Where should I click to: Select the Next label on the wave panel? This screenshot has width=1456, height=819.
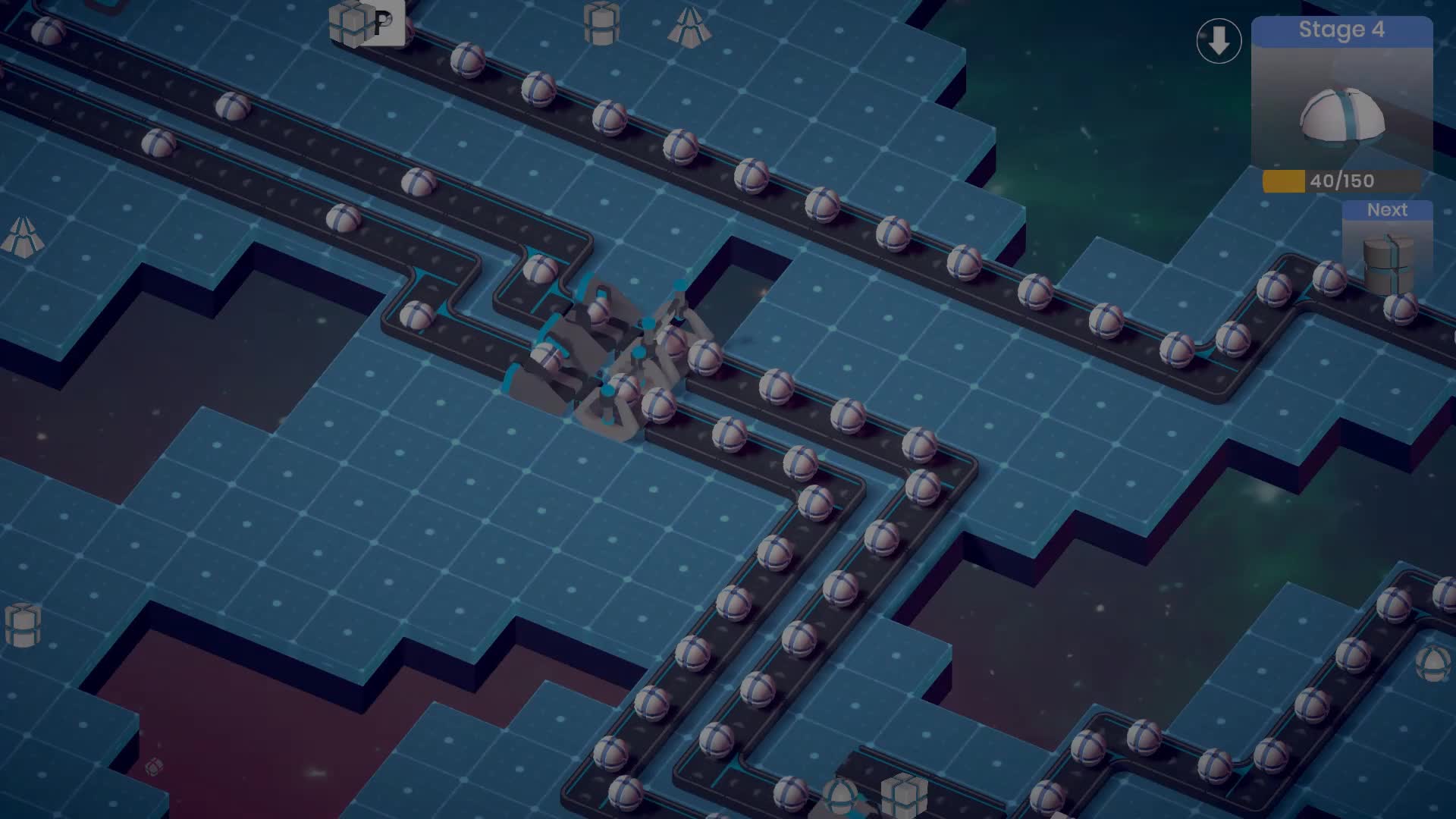pyautogui.click(x=1386, y=210)
